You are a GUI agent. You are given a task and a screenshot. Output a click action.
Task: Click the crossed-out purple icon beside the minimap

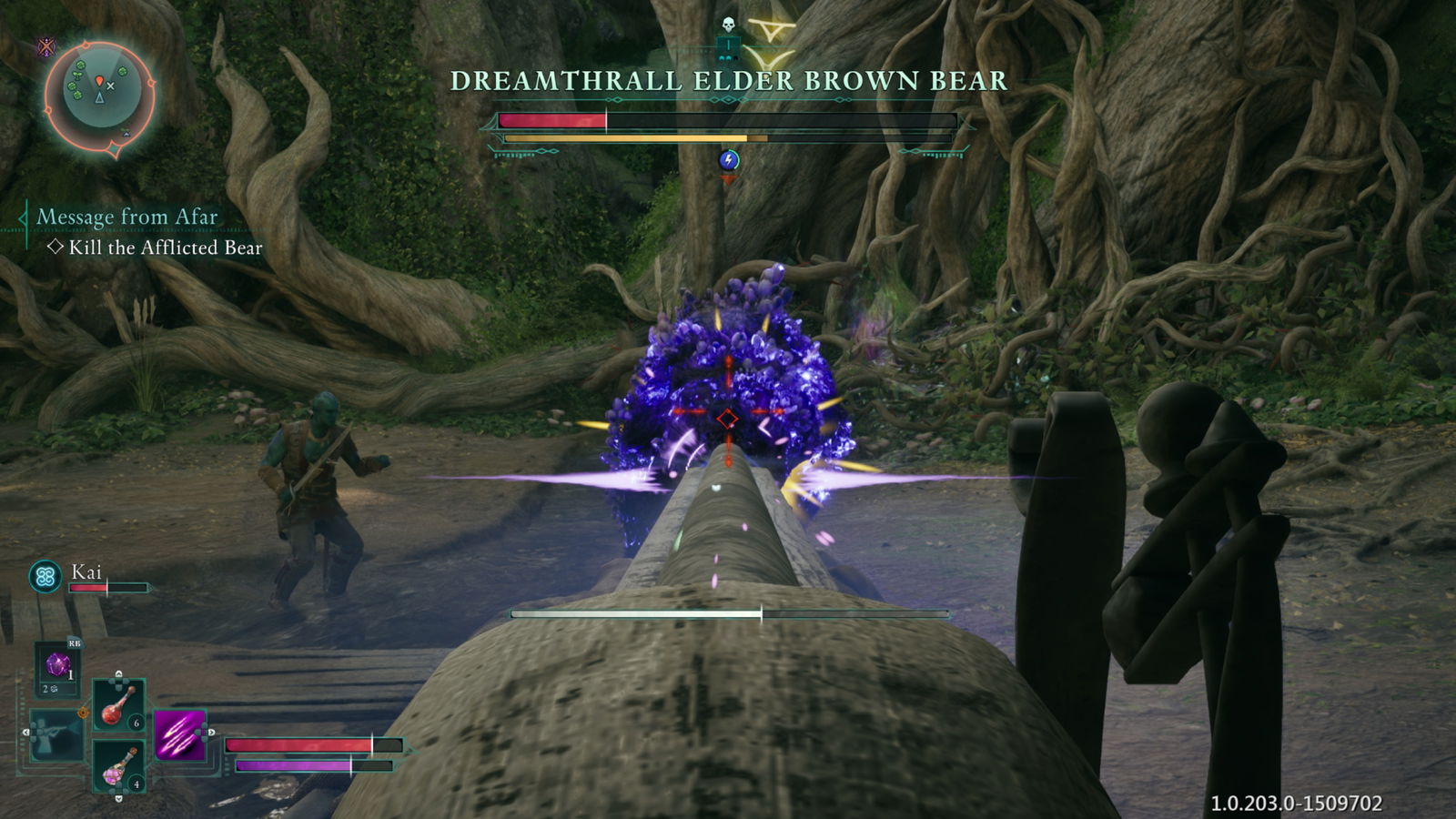point(45,47)
